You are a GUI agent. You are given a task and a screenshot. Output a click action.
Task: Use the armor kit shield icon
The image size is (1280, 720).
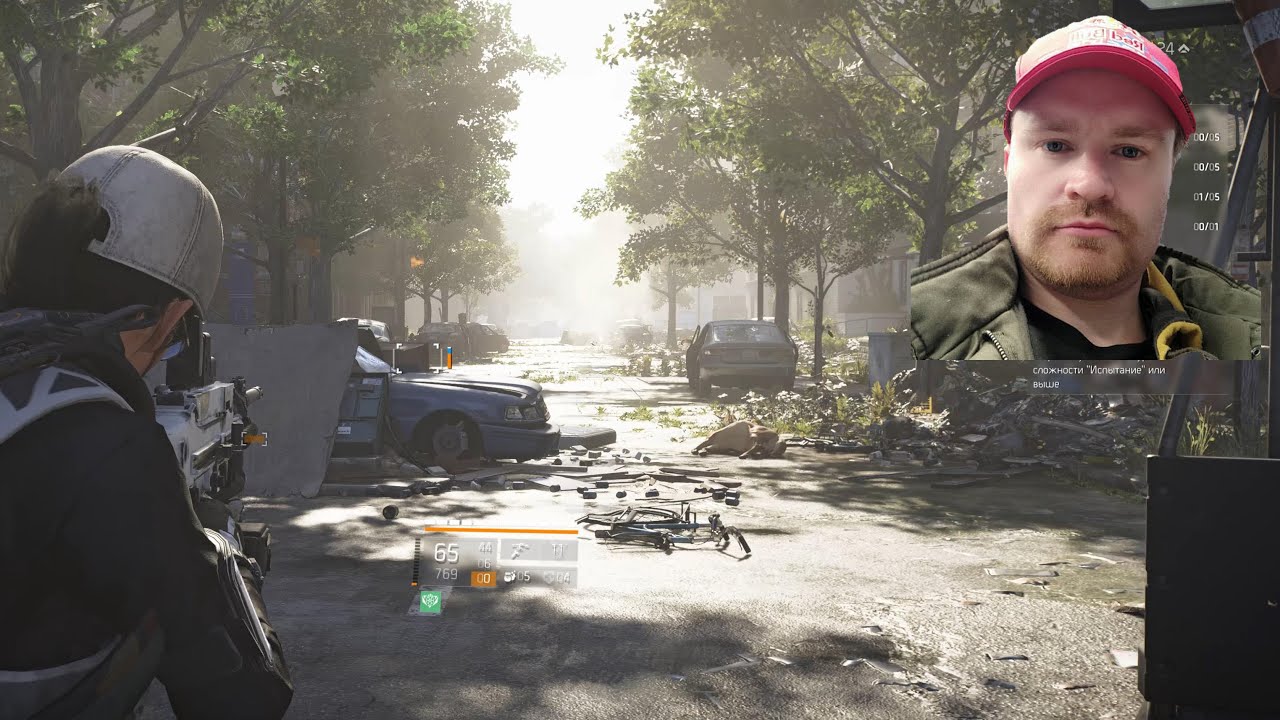[x=551, y=577]
